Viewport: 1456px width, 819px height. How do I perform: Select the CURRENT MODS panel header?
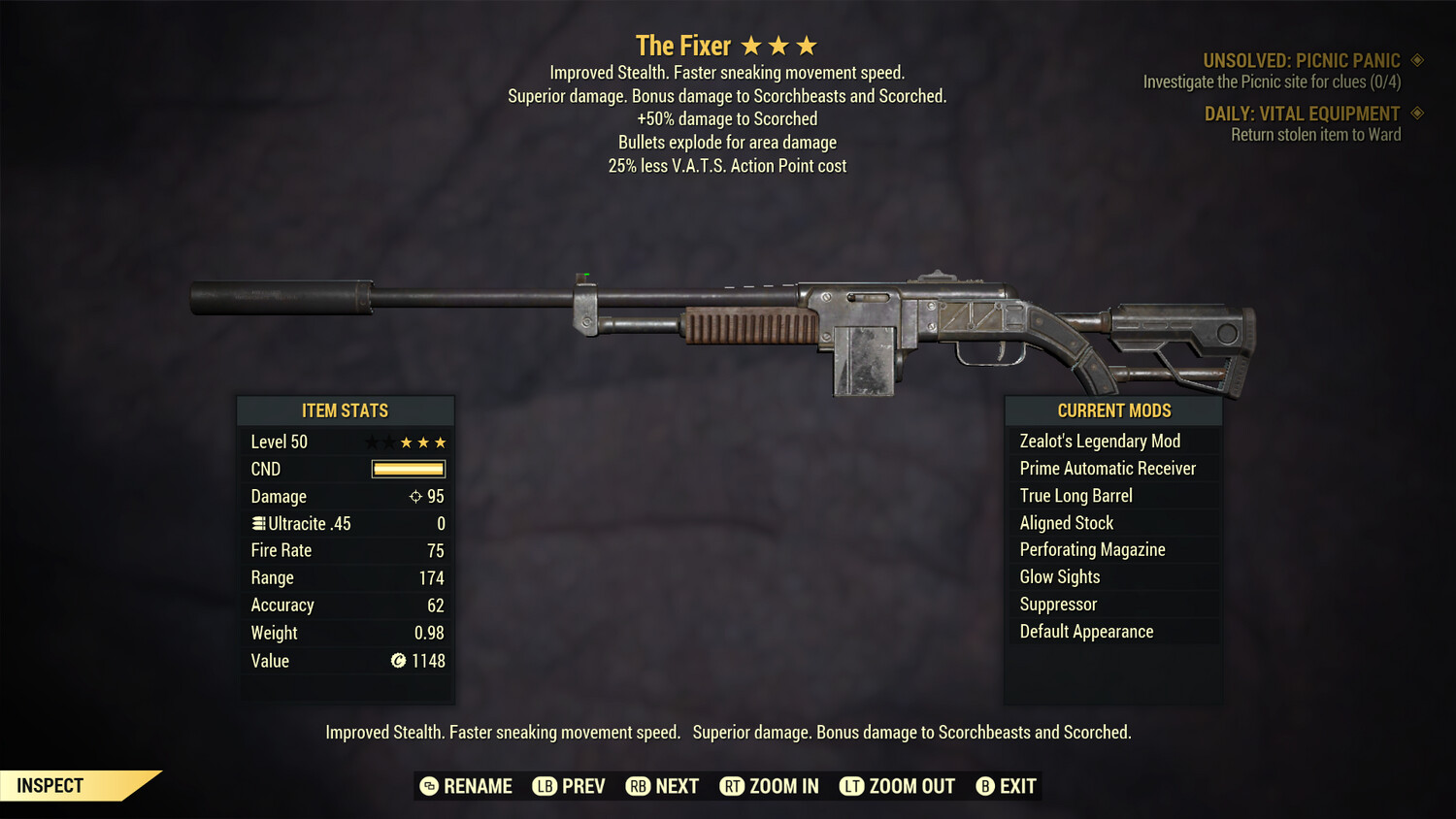[1112, 410]
